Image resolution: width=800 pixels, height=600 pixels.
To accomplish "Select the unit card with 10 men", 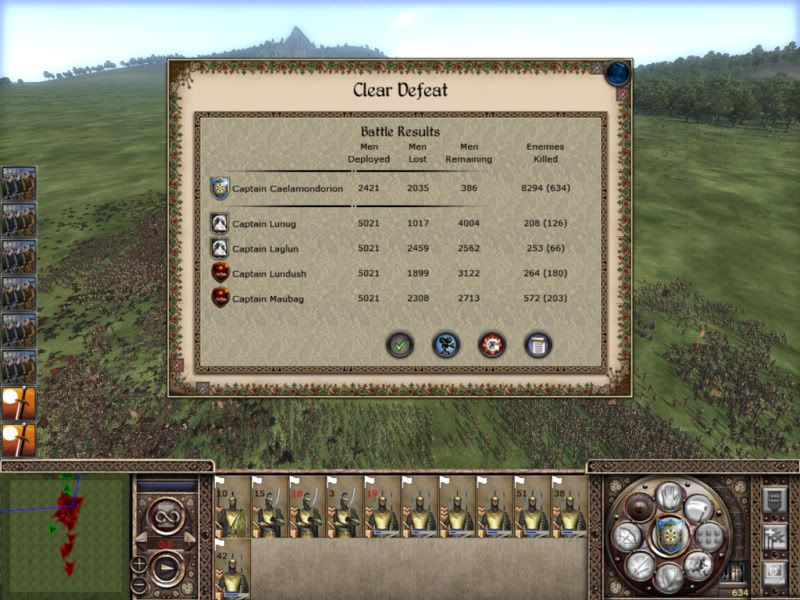I will [x=232, y=507].
